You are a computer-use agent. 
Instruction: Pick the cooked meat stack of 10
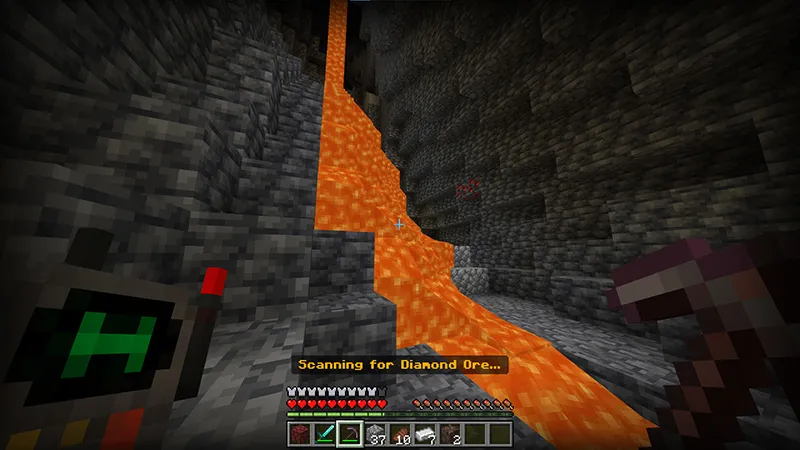point(399,433)
